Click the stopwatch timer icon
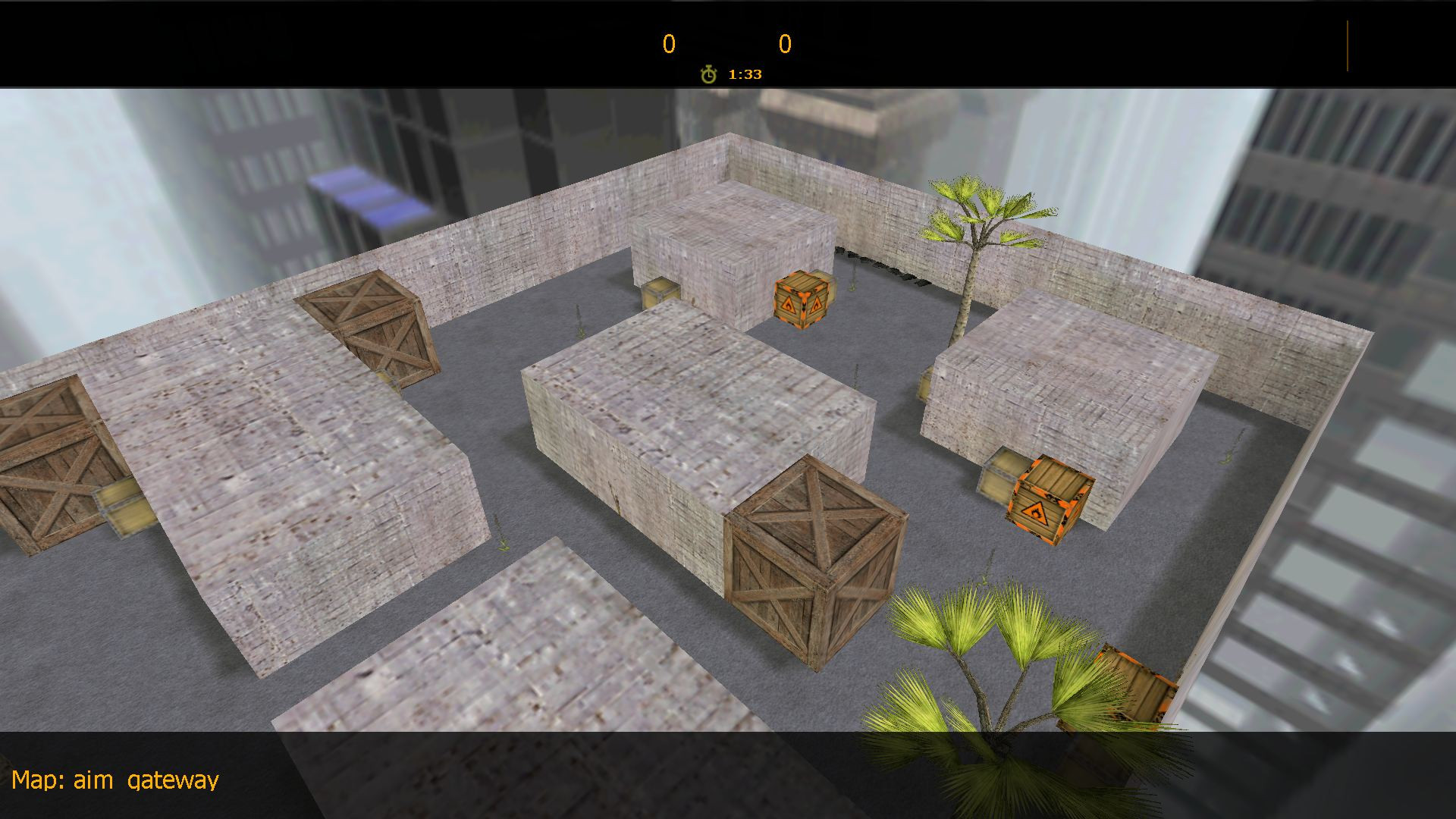 708,74
